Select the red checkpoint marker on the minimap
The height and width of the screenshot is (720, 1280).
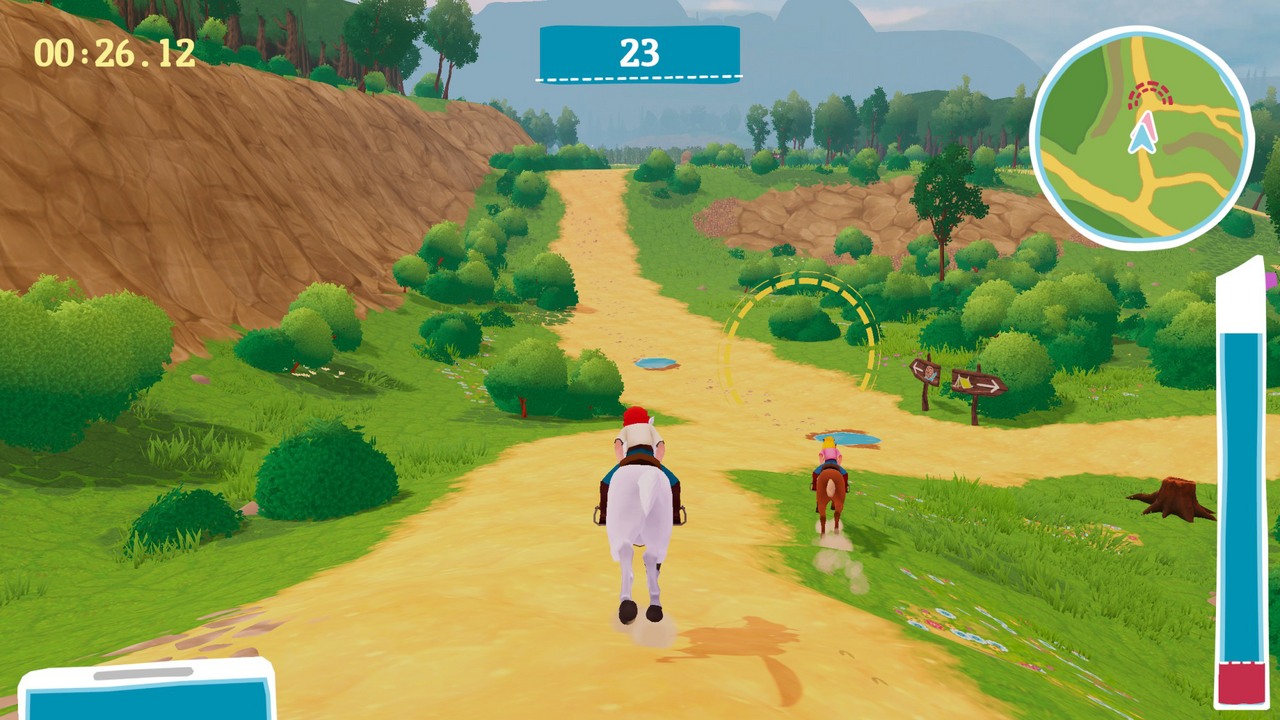point(1150,95)
